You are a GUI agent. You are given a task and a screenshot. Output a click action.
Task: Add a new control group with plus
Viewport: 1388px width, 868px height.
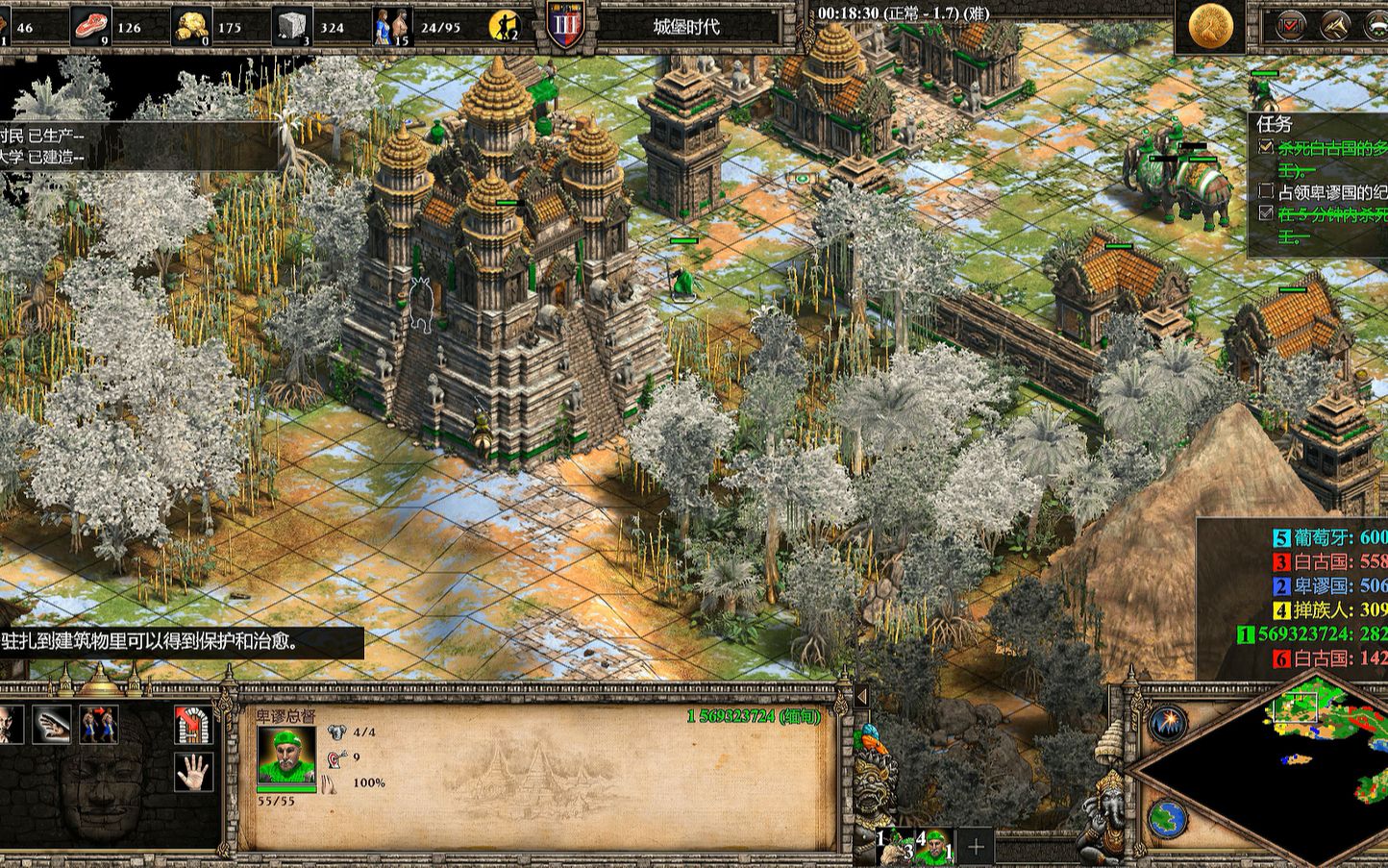tap(977, 847)
